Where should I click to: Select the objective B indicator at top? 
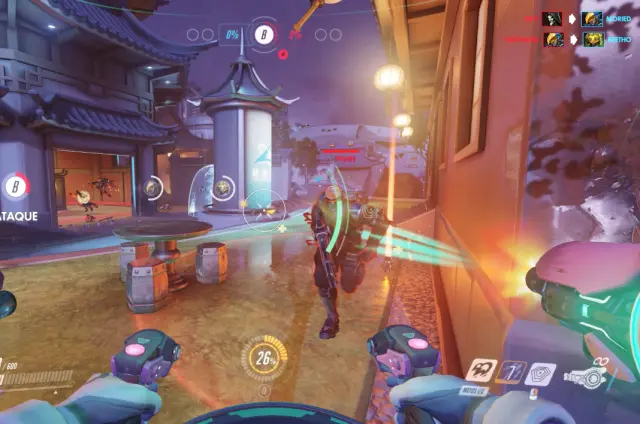[264, 35]
